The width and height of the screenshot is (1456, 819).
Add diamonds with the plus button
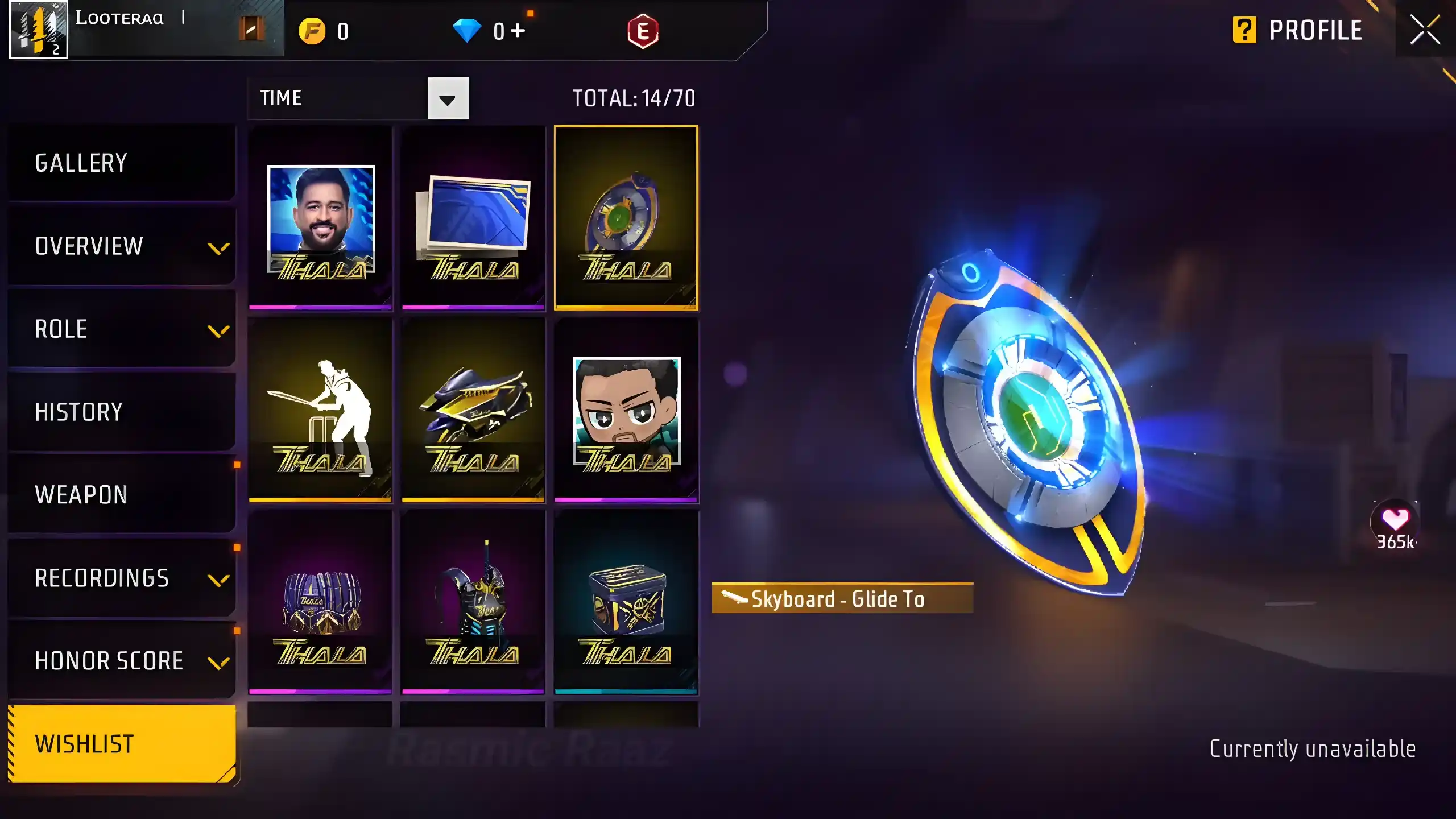518,31
